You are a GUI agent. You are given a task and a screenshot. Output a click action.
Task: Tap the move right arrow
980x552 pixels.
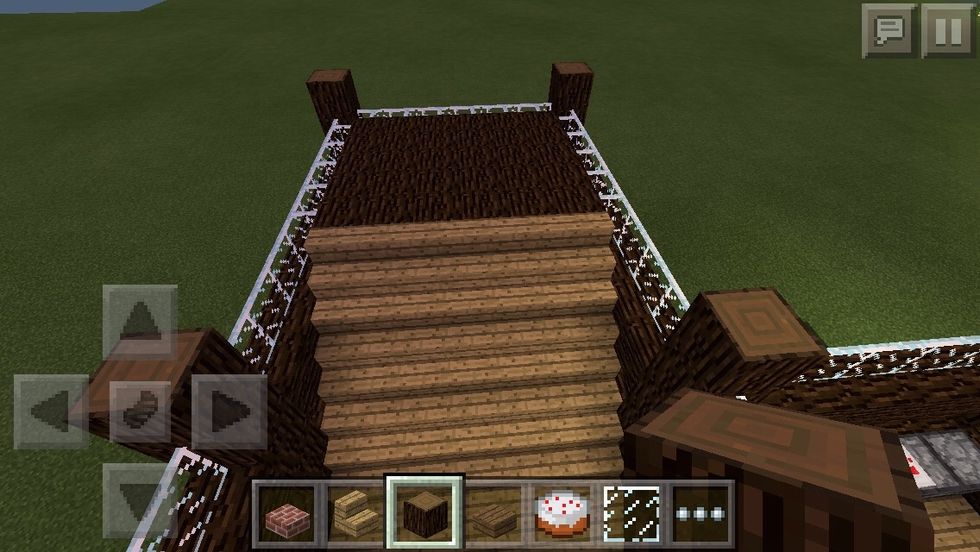click(x=229, y=411)
